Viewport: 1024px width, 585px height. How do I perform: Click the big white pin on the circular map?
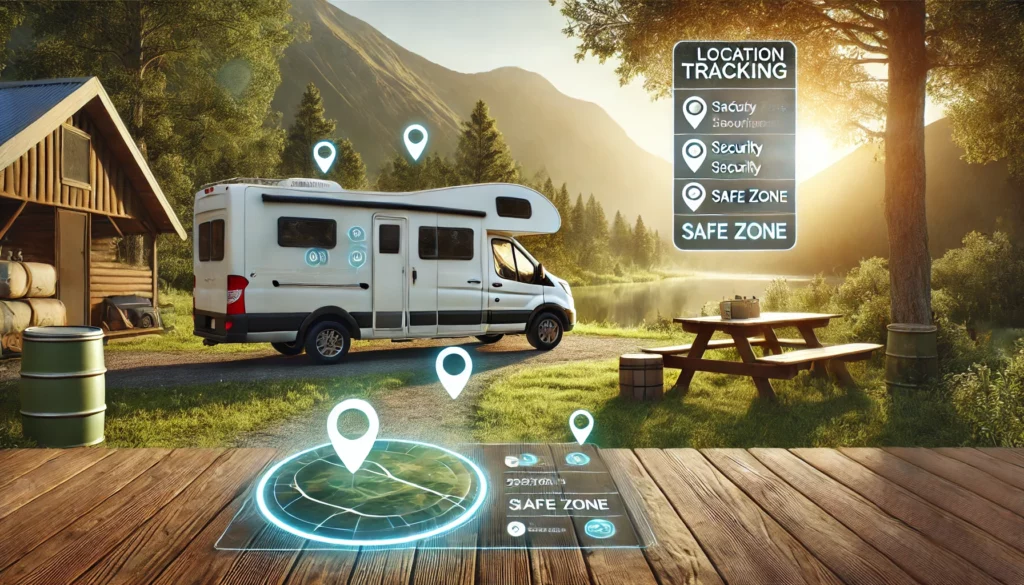point(352,432)
